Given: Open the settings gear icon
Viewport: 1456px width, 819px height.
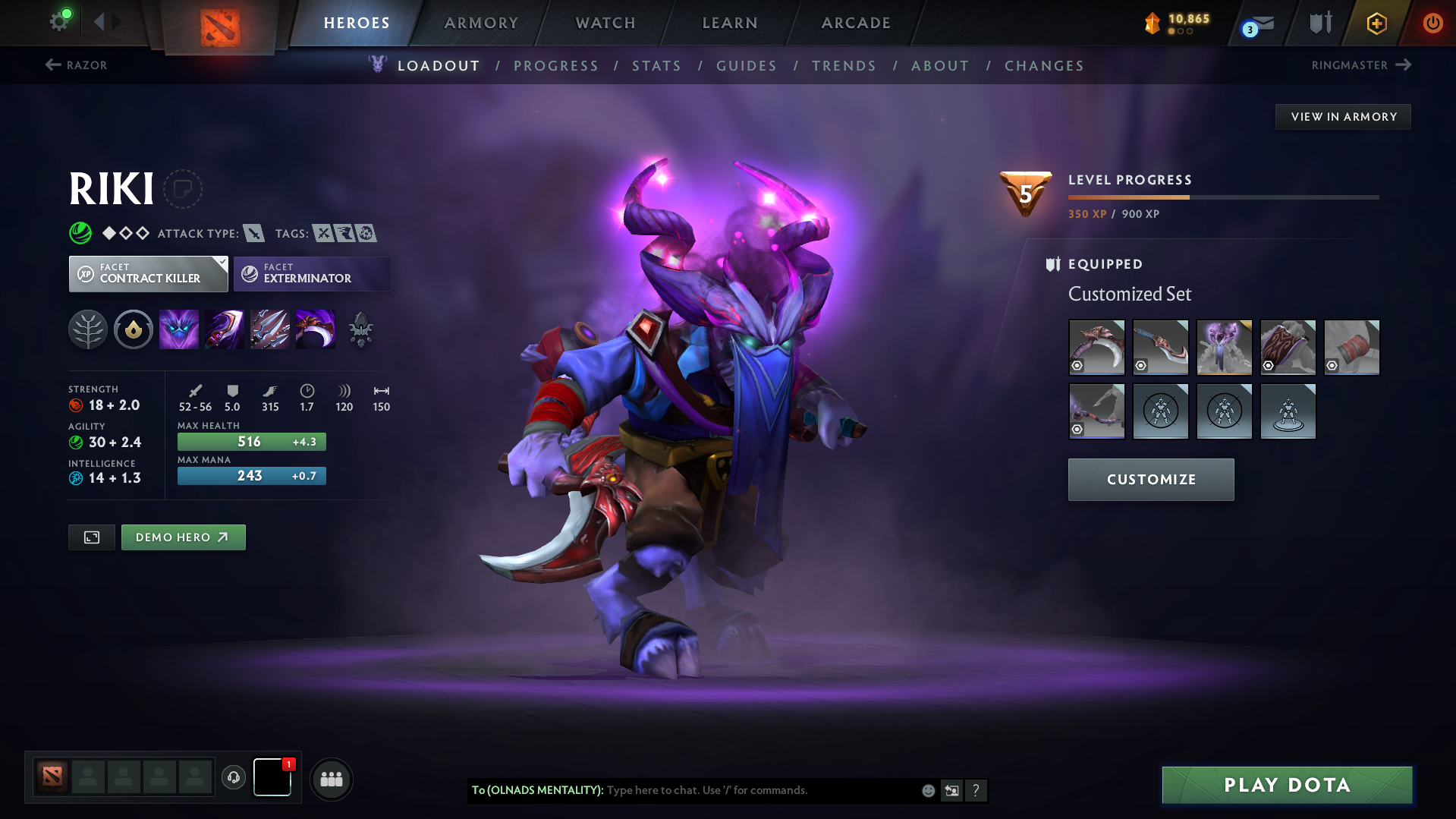Looking at the screenshot, I should coord(59,21).
